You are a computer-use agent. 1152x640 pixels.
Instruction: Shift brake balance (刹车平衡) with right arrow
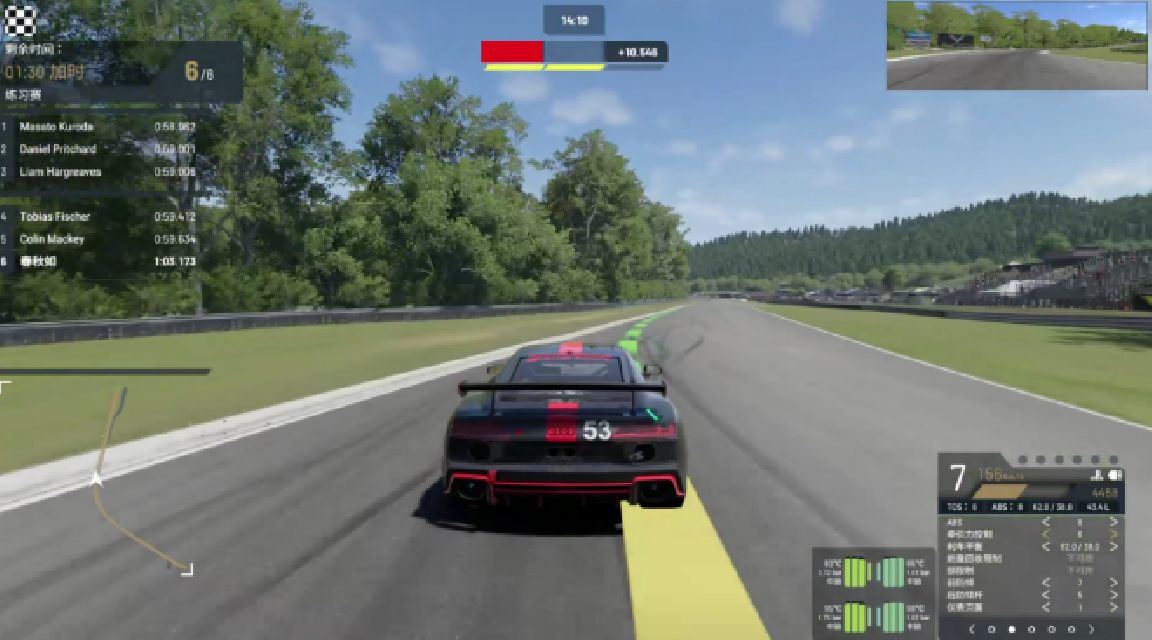[x=1113, y=546]
